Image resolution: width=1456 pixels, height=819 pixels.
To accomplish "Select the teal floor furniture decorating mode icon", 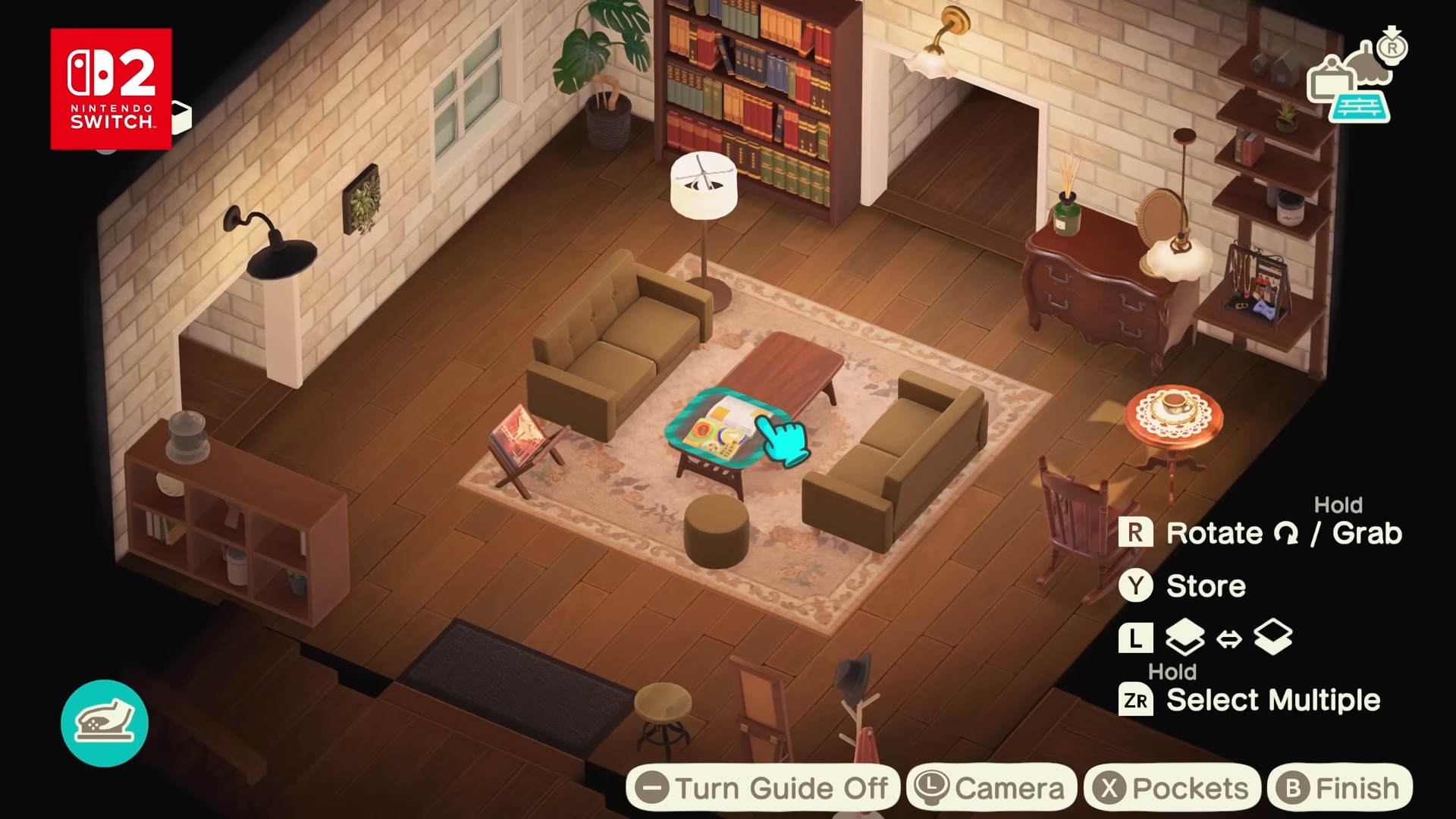I will pyautogui.click(x=1359, y=107).
